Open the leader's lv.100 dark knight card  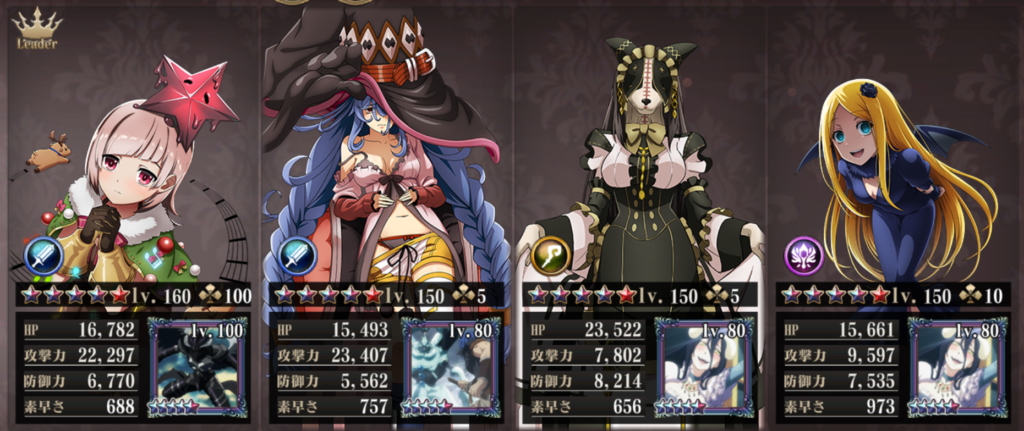pyautogui.click(x=196, y=364)
